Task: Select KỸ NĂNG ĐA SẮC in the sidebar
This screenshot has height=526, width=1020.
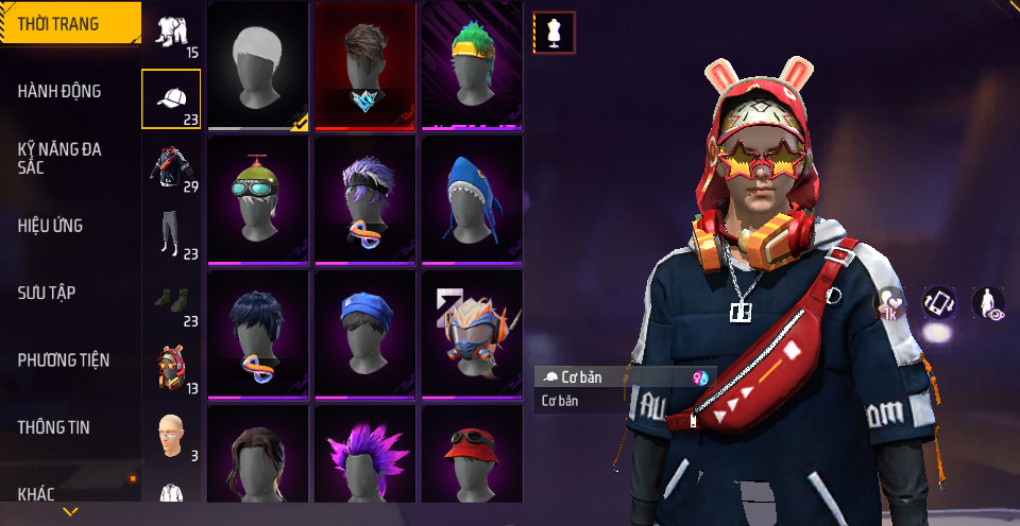Action: pyautogui.click(x=60, y=158)
